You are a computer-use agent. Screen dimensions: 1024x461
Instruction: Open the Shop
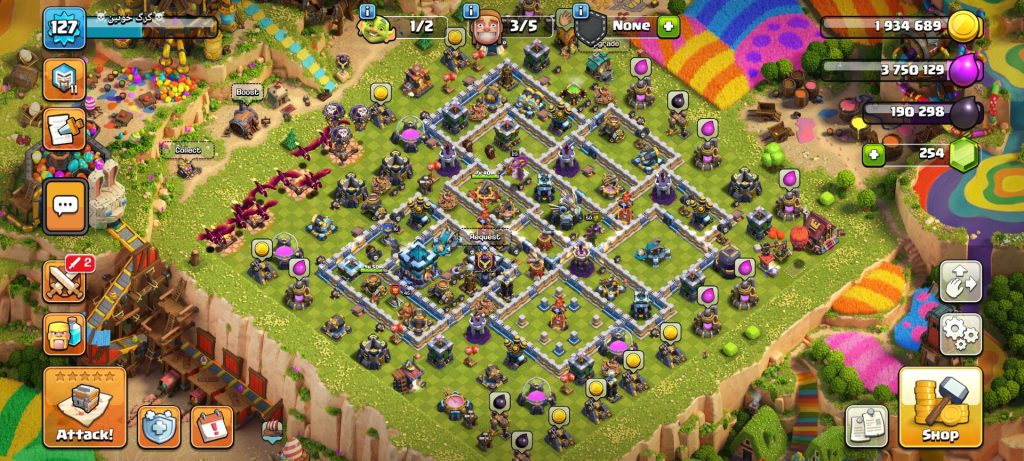pos(939,407)
